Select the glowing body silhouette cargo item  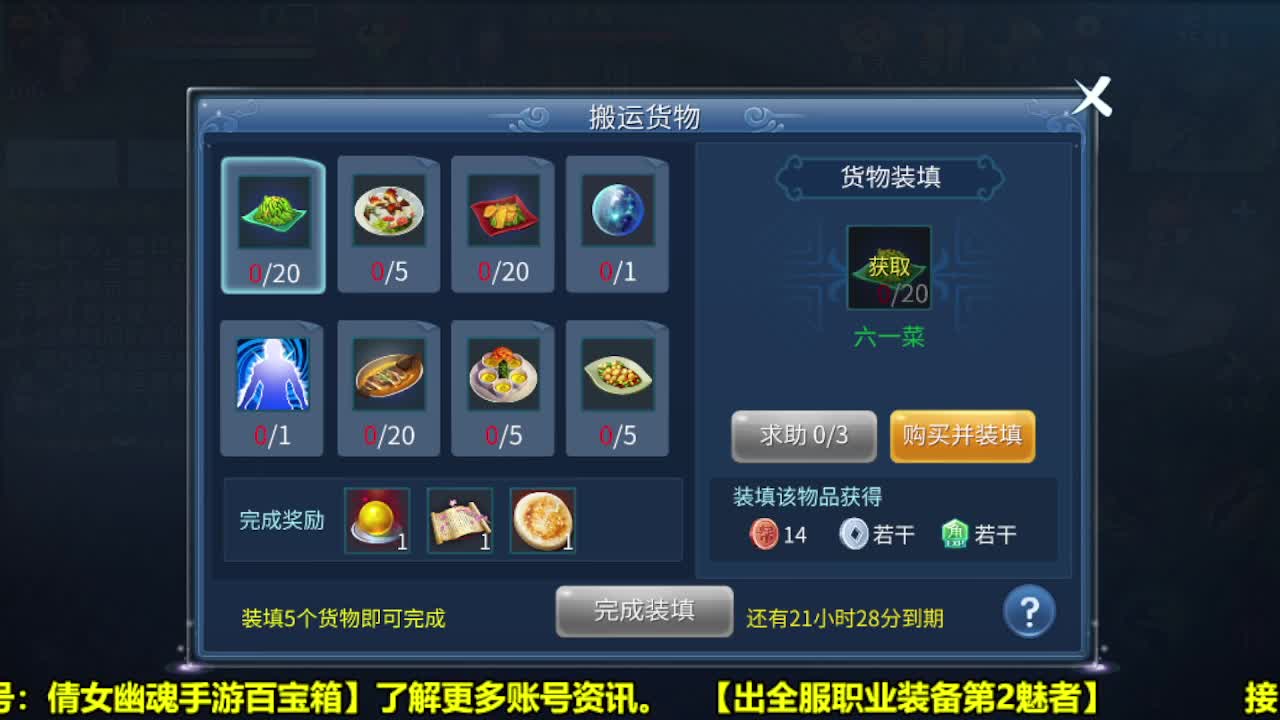273,375
